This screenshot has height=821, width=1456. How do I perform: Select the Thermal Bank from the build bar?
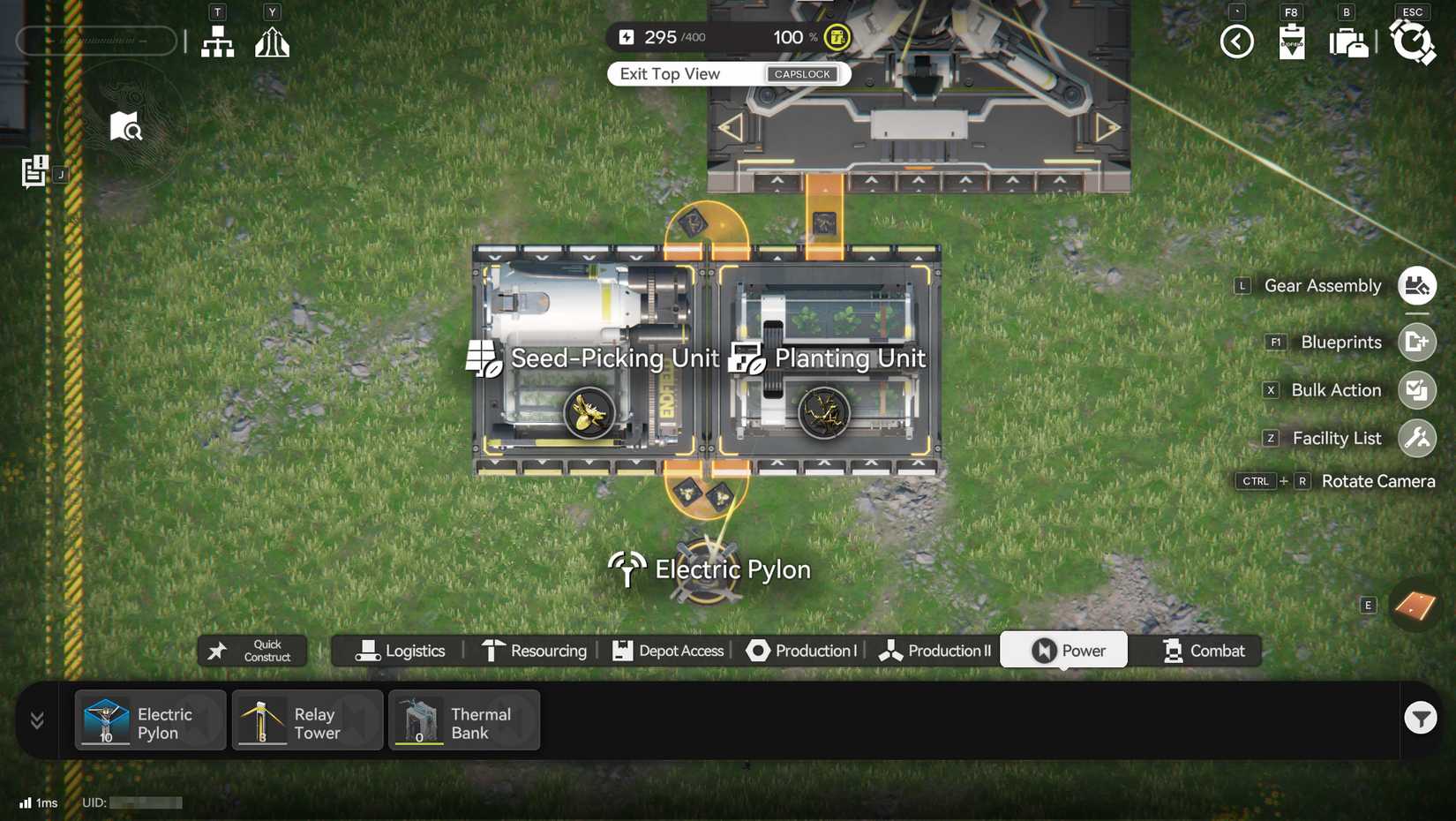pyautogui.click(x=463, y=720)
